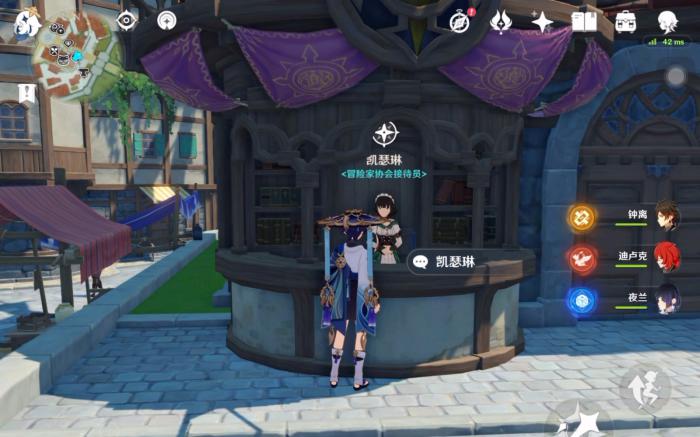Open the Paimon menu
This screenshot has height=437, width=700.
[27, 23]
